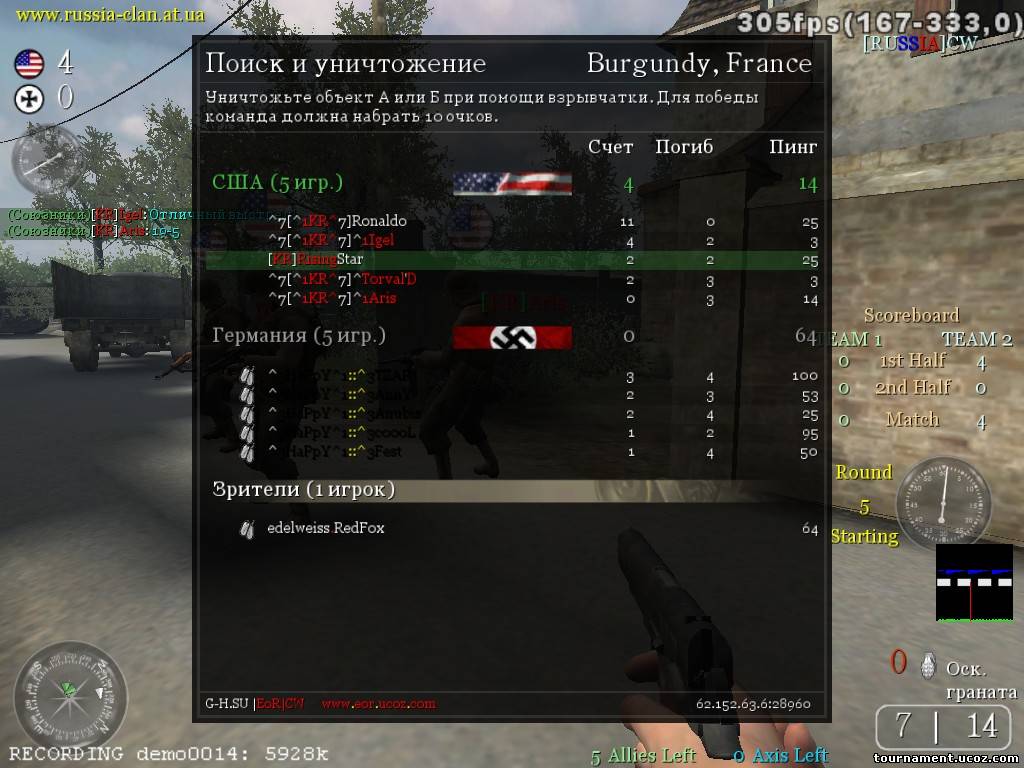Screen dimensions: 1024x768
Task: Click the www.russia-clan.at.ua watermark link
Action: (111, 14)
